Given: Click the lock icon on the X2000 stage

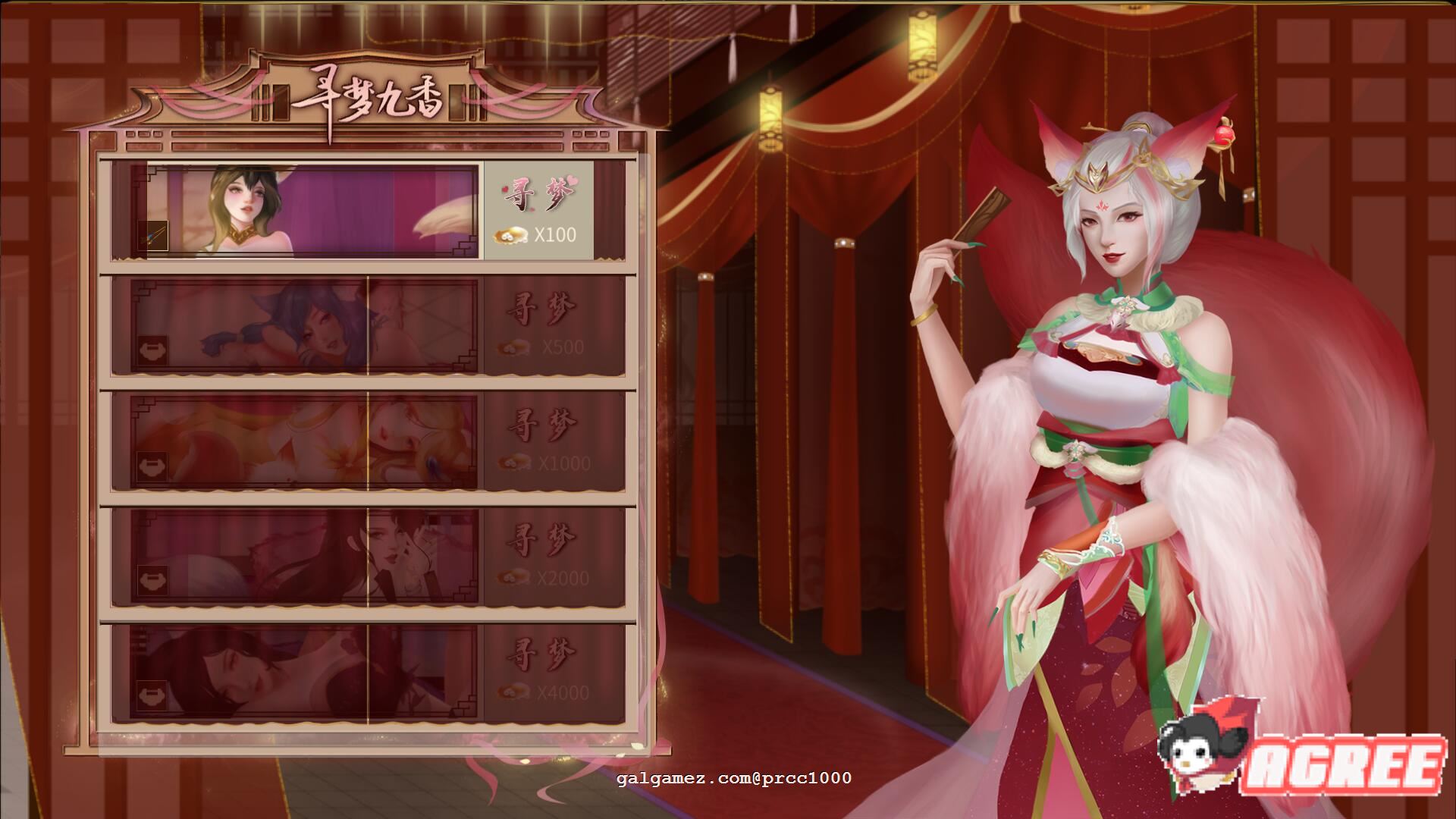Looking at the screenshot, I should (152, 580).
